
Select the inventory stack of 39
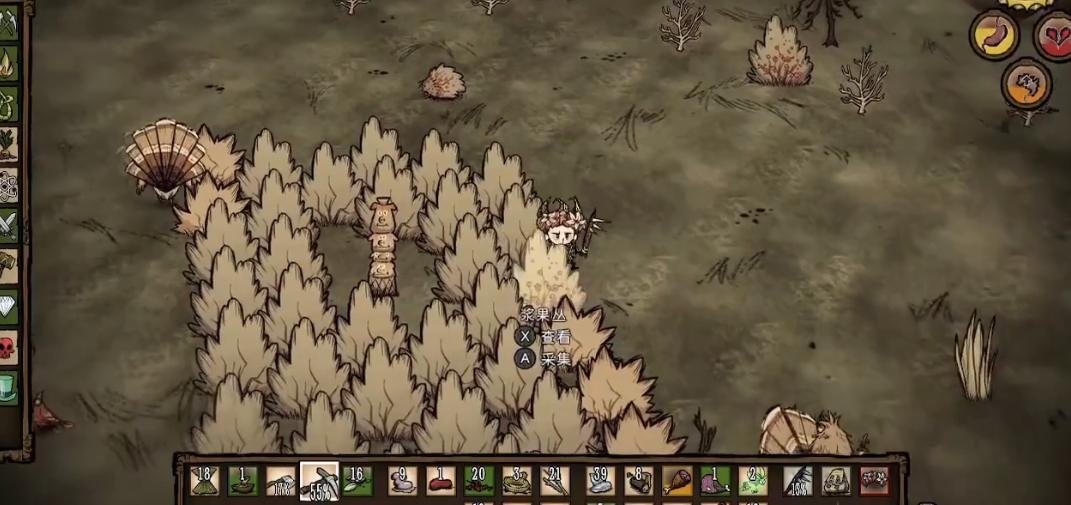pos(599,481)
